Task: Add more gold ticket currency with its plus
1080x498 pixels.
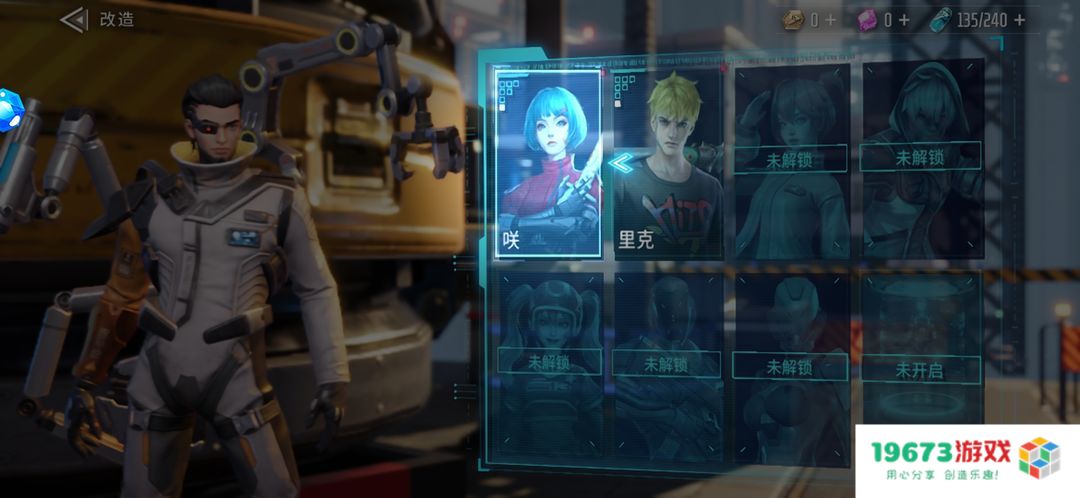Action: (831, 19)
